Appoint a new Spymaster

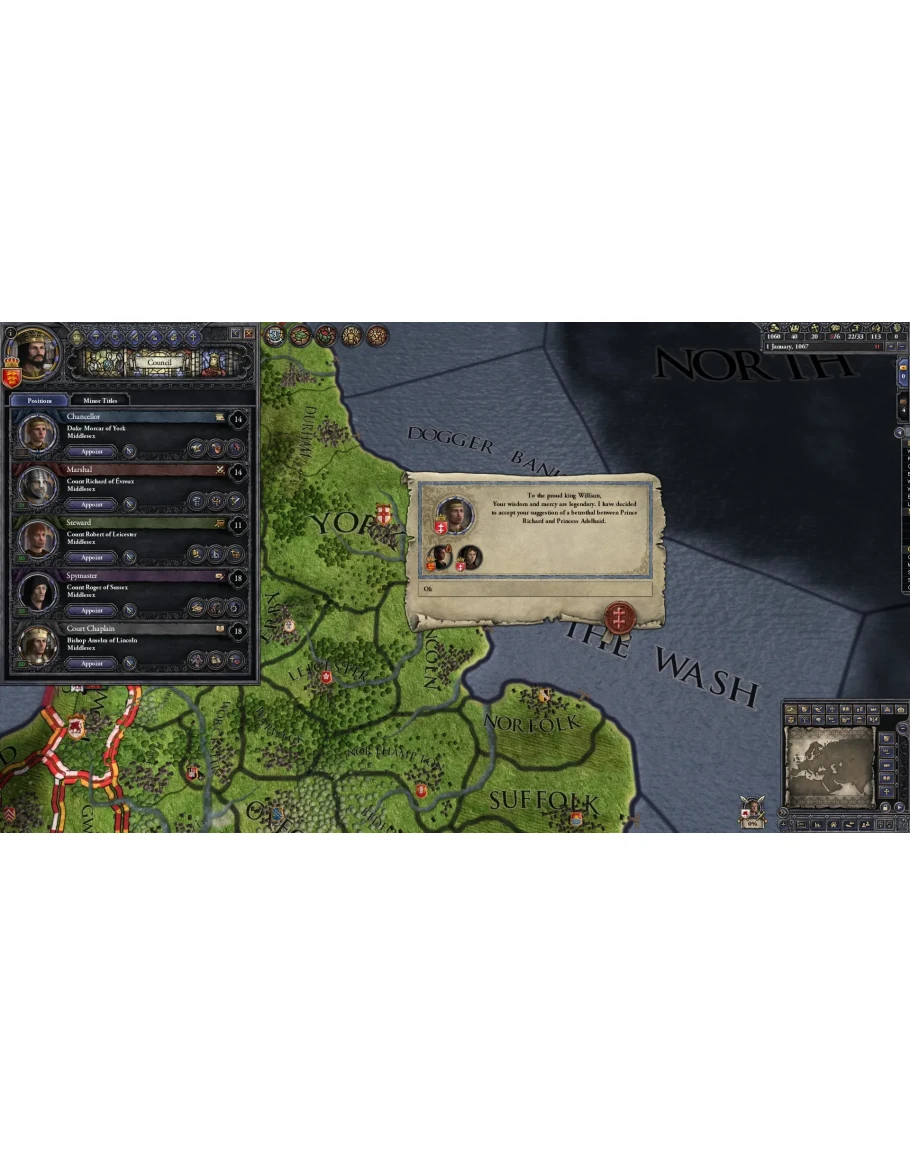pos(92,610)
